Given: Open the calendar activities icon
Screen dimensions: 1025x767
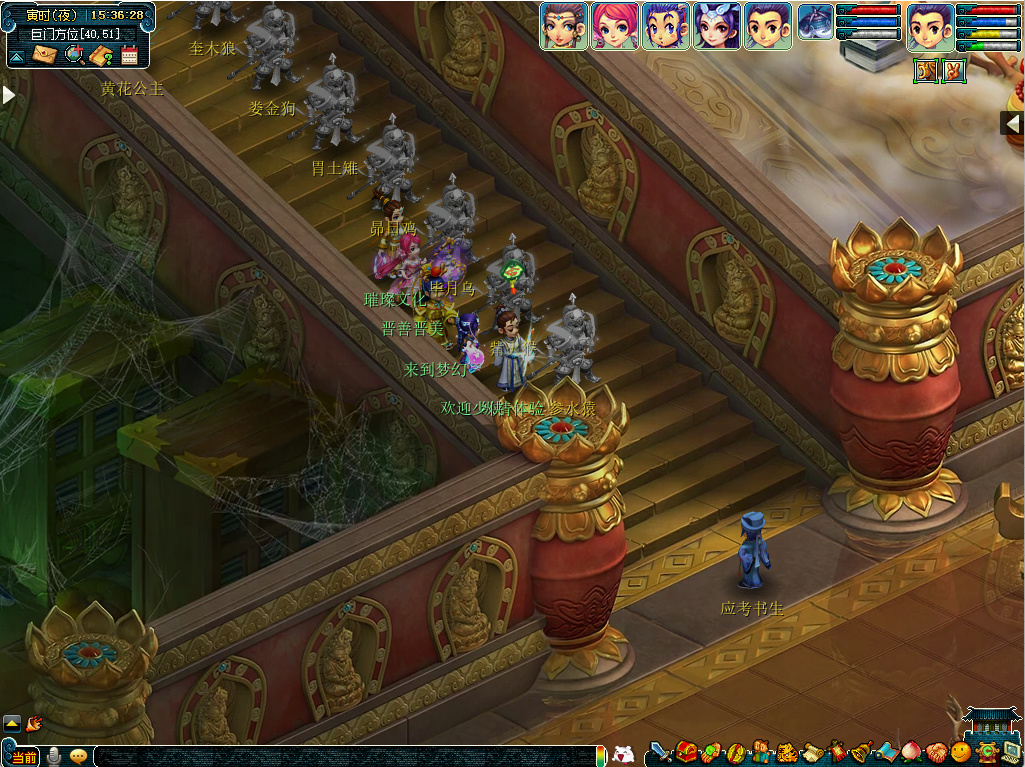Looking at the screenshot, I should tap(129, 55).
